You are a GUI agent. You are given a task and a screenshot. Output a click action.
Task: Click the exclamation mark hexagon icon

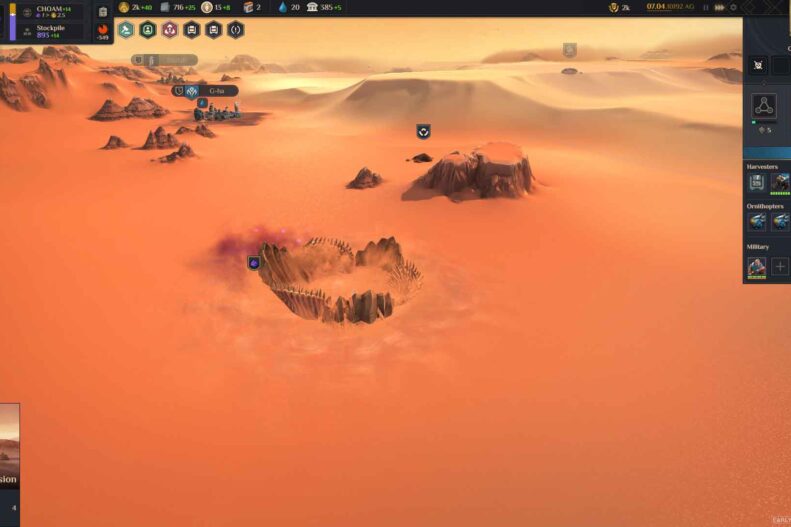(x=235, y=30)
